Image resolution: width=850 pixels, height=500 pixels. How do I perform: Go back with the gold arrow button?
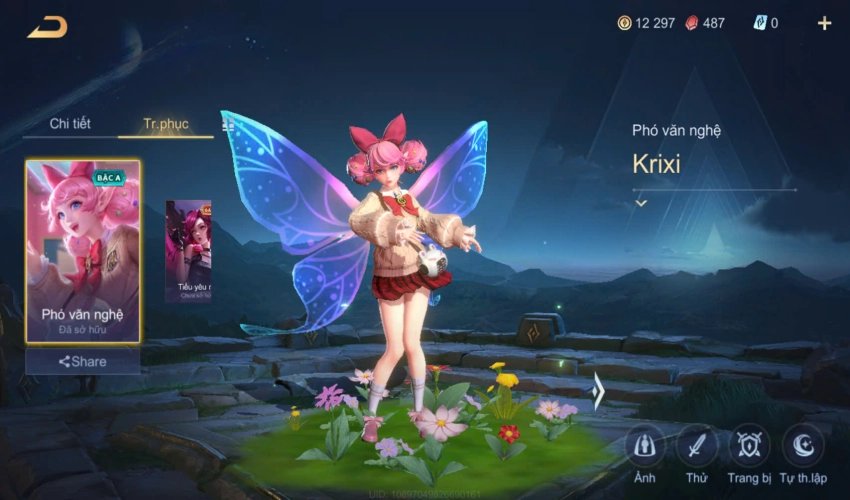pyautogui.click(x=47, y=27)
